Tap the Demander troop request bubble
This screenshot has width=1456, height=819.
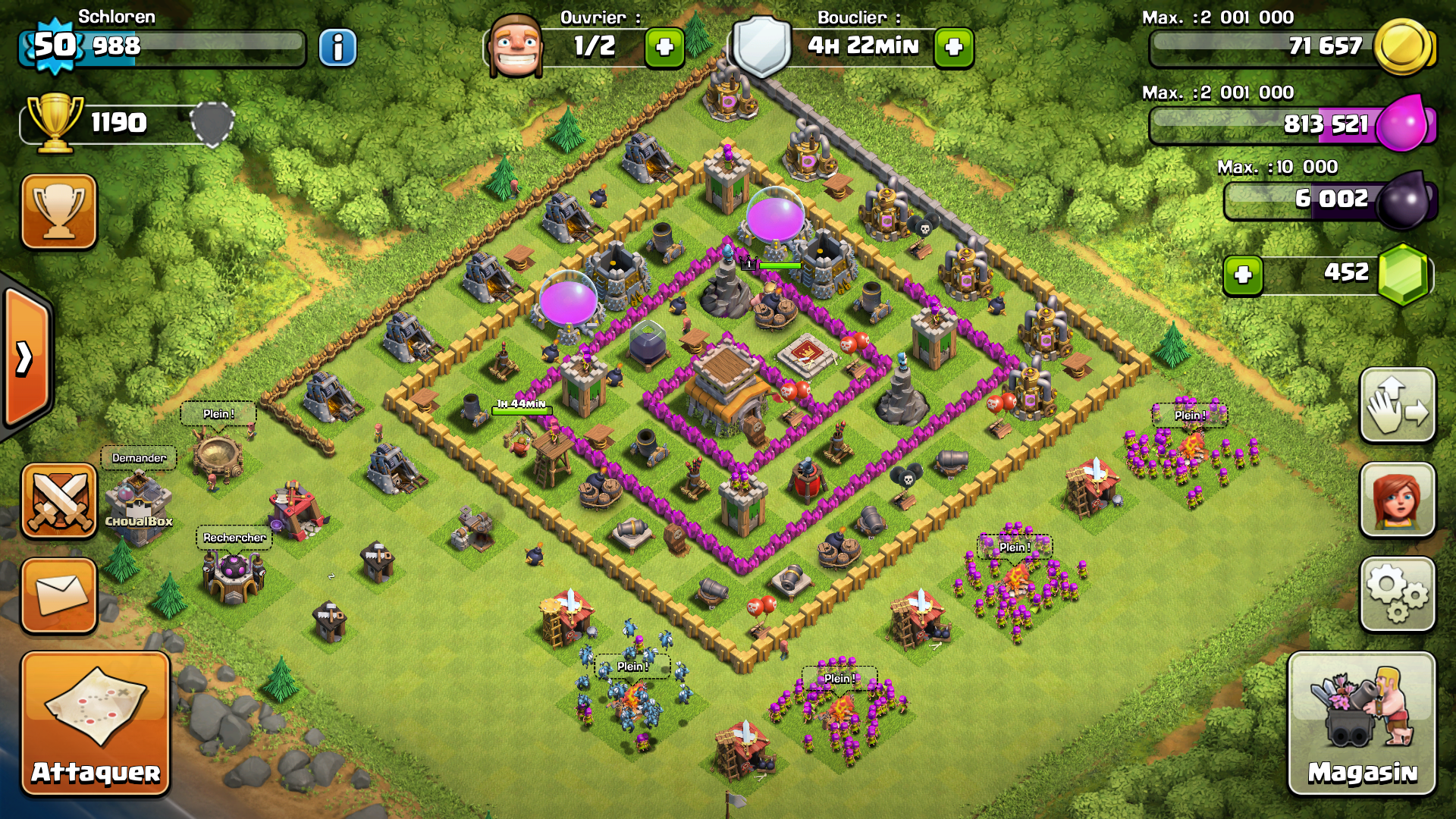[x=139, y=458]
